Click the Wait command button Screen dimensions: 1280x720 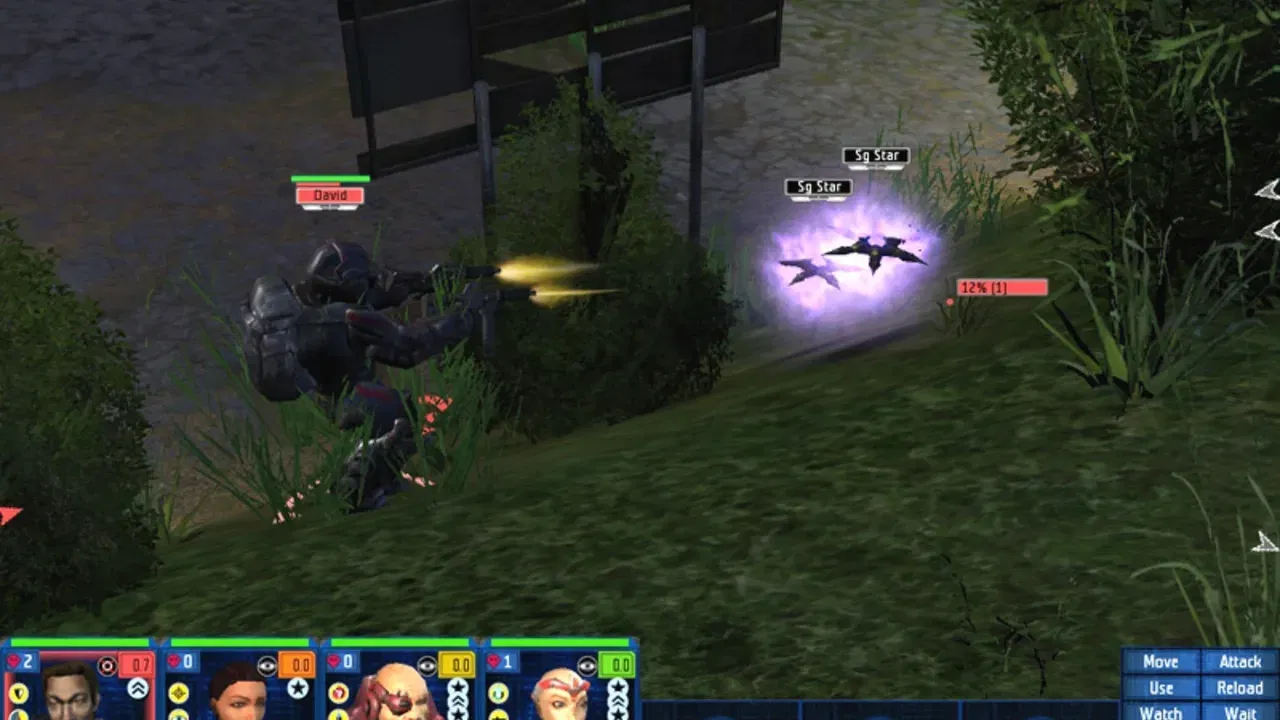[1241, 713]
